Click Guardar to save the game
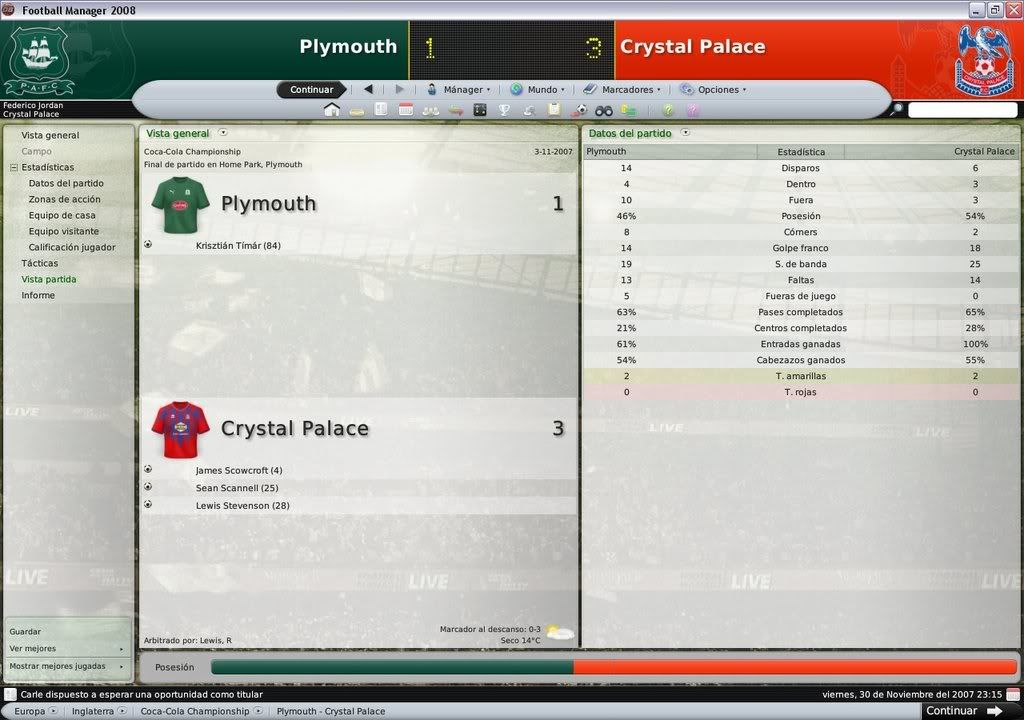This screenshot has width=1024, height=720. click(x=26, y=632)
